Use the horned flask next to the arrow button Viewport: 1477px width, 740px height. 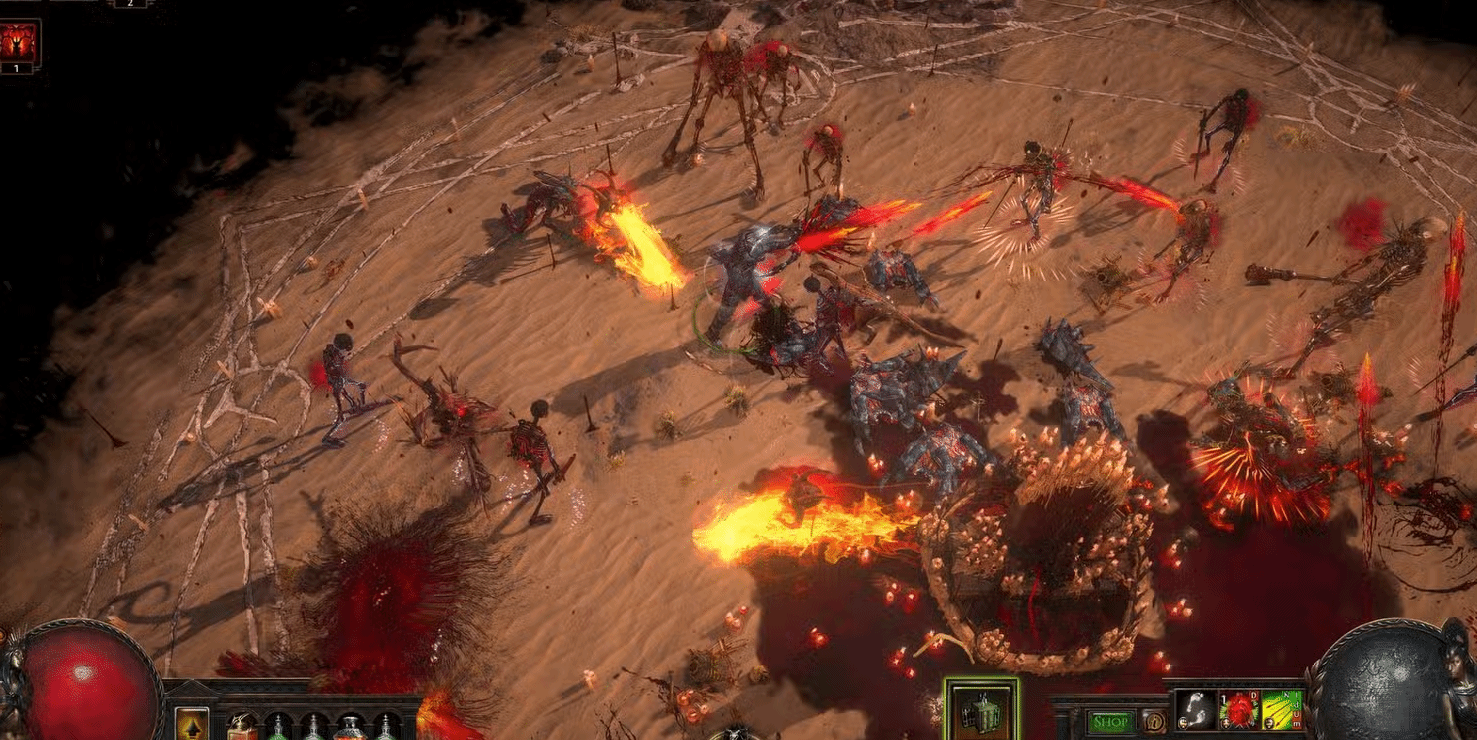click(241, 726)
